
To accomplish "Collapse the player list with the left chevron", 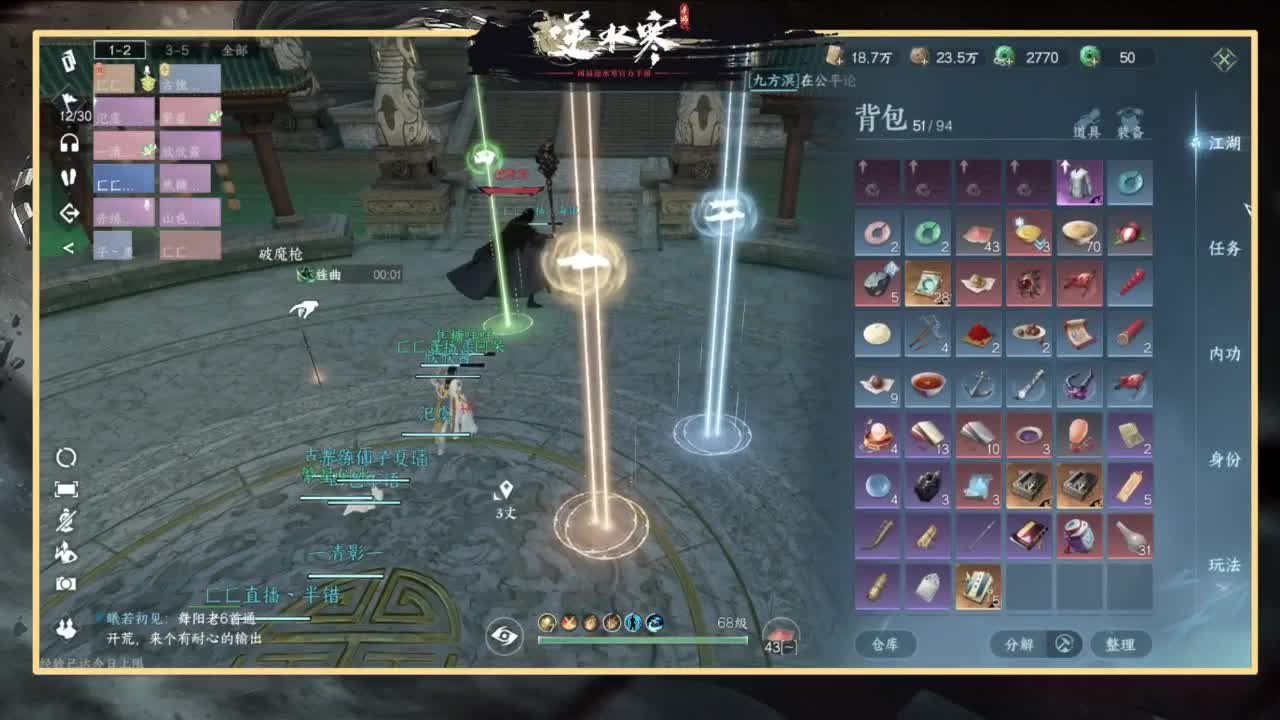I will (x=70, y=246).
